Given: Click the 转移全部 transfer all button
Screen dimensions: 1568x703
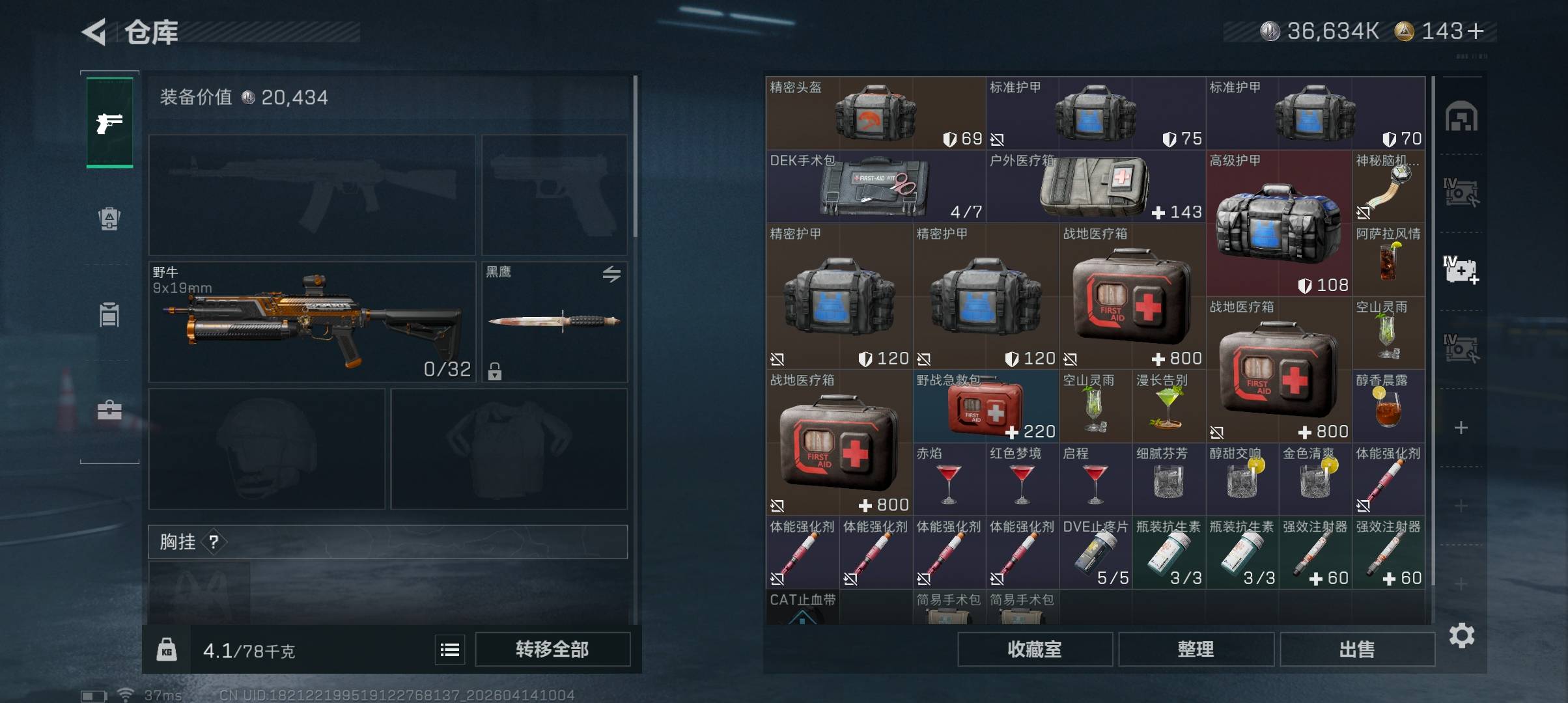Looking at the screenshot, I should click(x=552, y=649).
